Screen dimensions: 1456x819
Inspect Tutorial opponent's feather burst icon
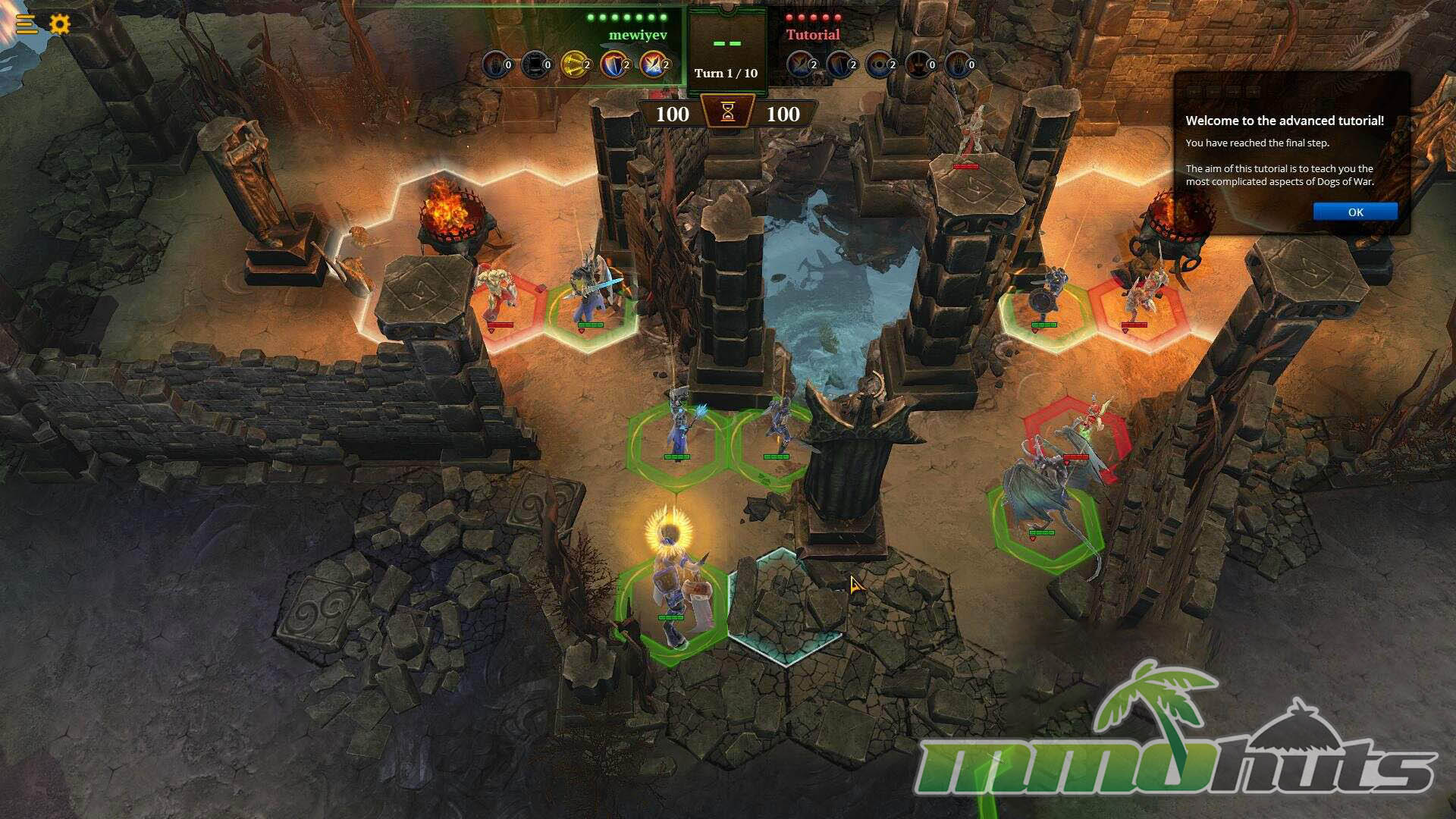[801, 64]
